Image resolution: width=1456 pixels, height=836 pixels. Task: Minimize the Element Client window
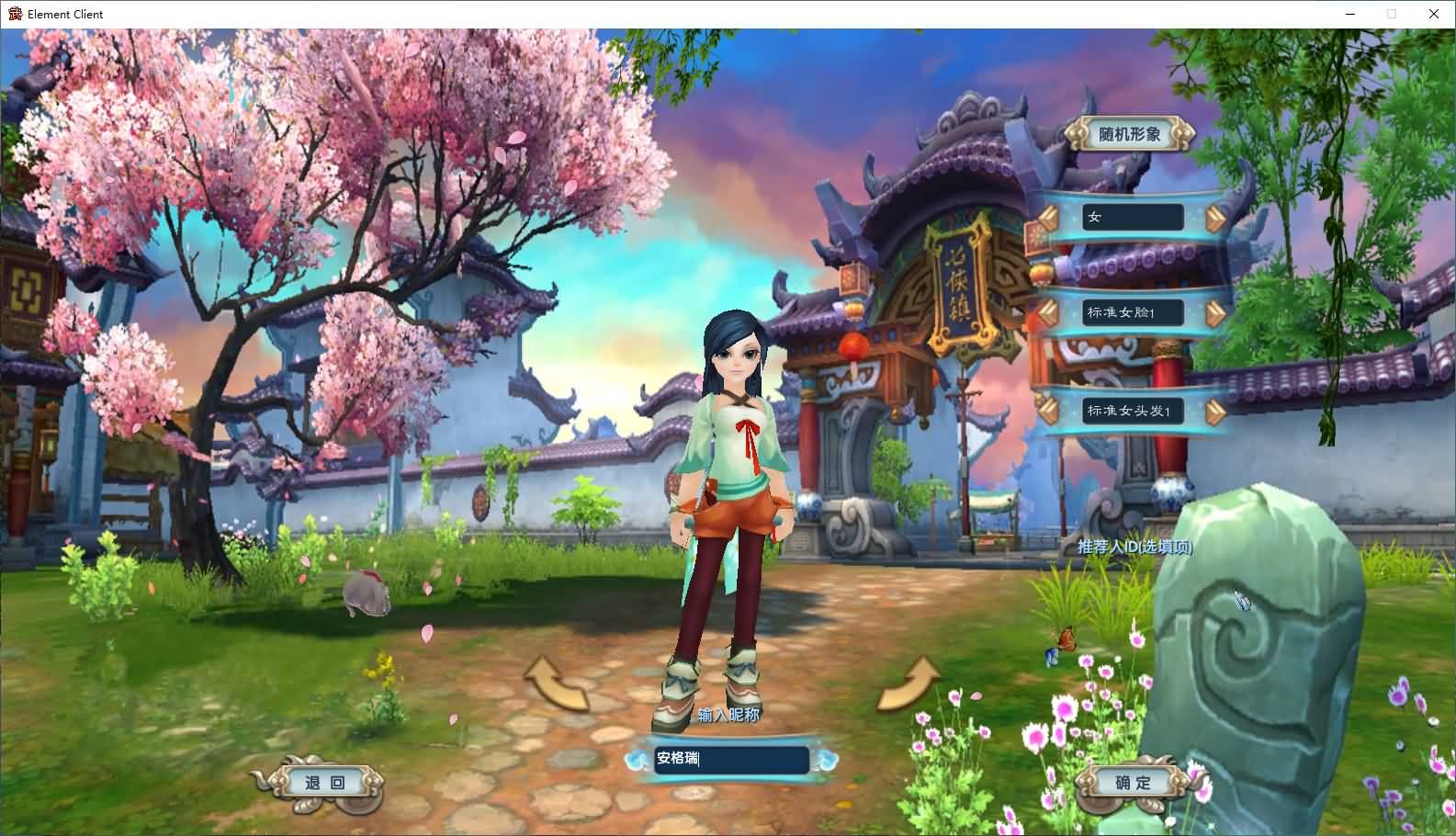coord(1350,14)
